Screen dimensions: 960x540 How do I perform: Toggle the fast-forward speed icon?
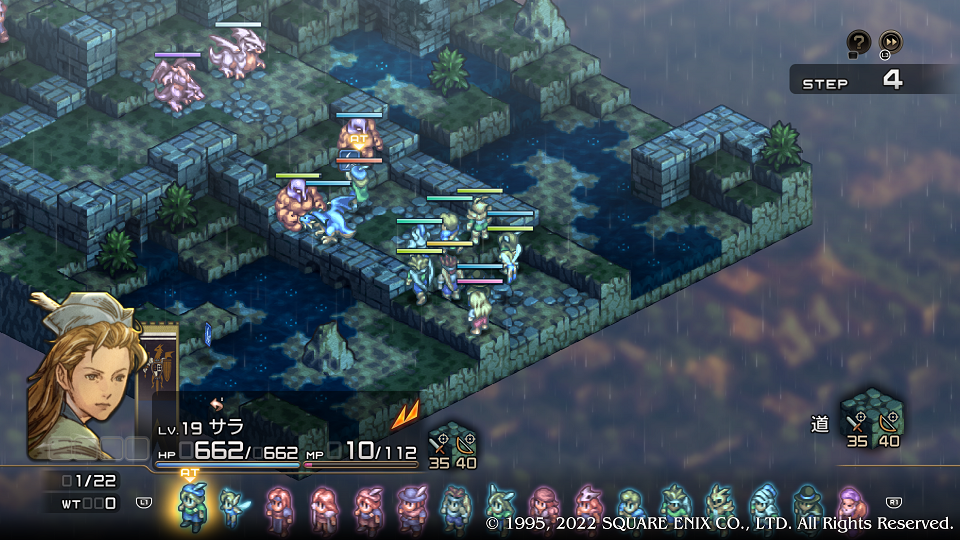pos(890,42)
